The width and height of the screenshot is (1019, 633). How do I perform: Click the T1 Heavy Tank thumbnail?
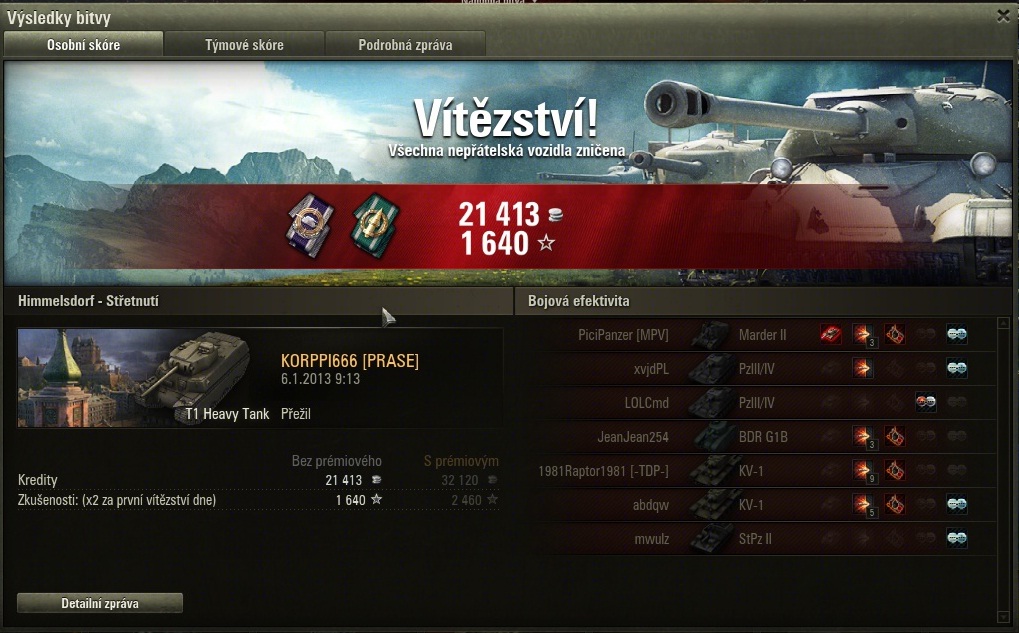click(x=145, y=376)
